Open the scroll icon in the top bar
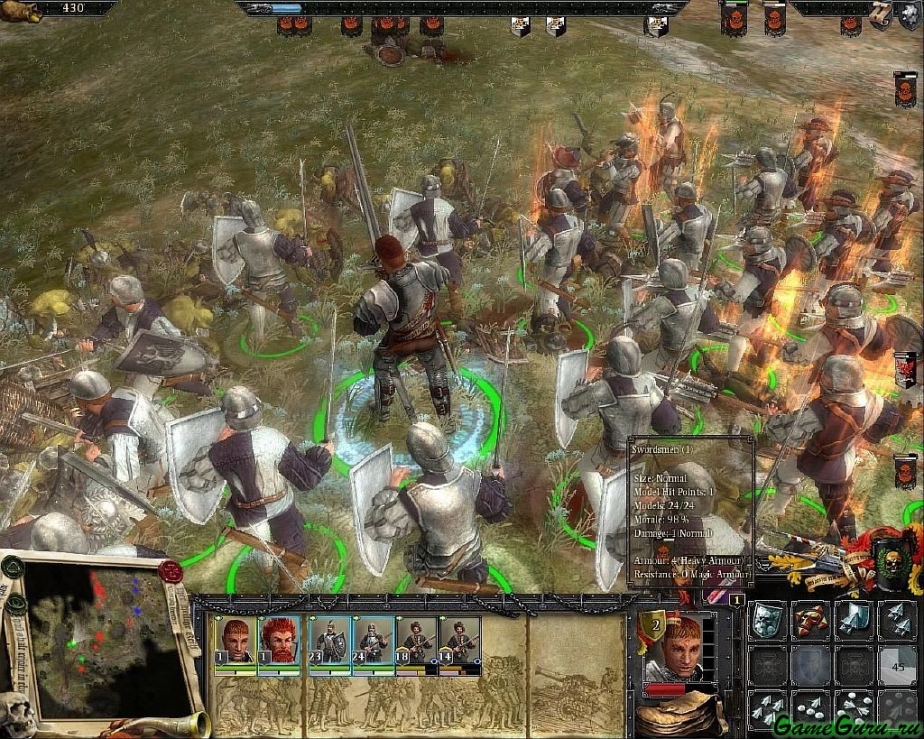 point(882,12)
